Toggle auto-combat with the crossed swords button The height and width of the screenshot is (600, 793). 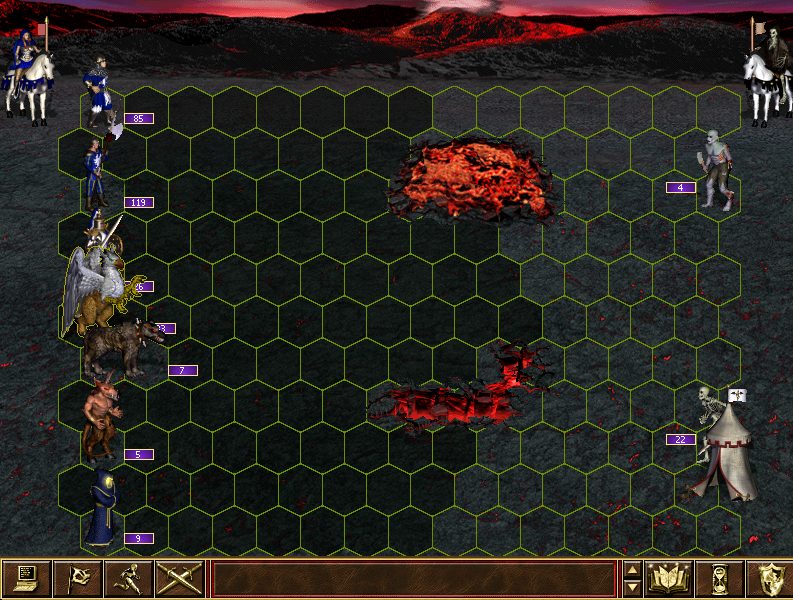pyautogui.click(x=180, y=578)
